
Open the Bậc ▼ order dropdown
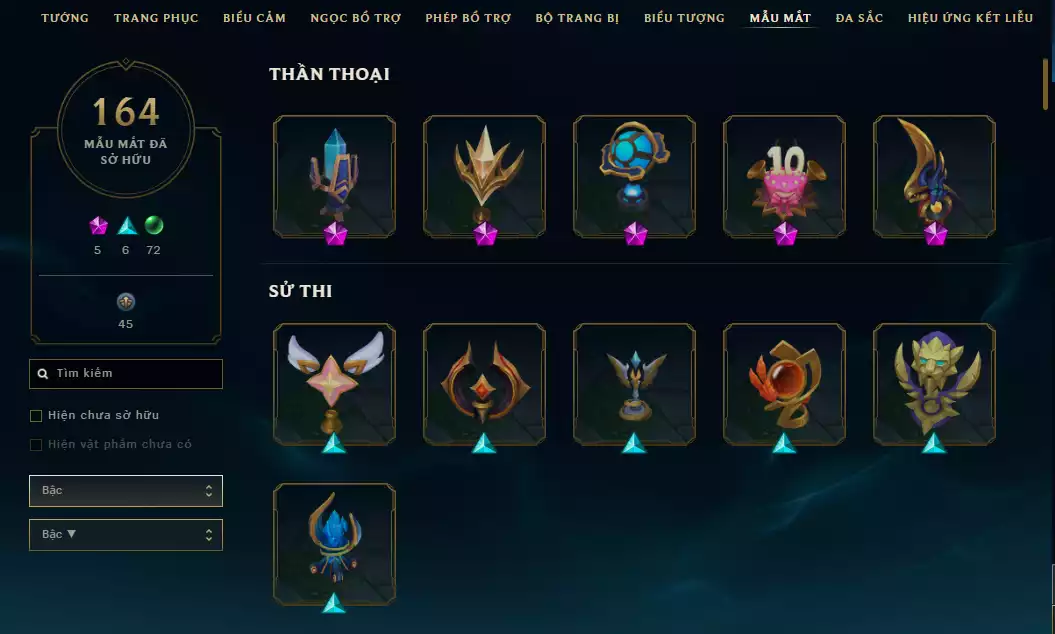coord(126,535)
